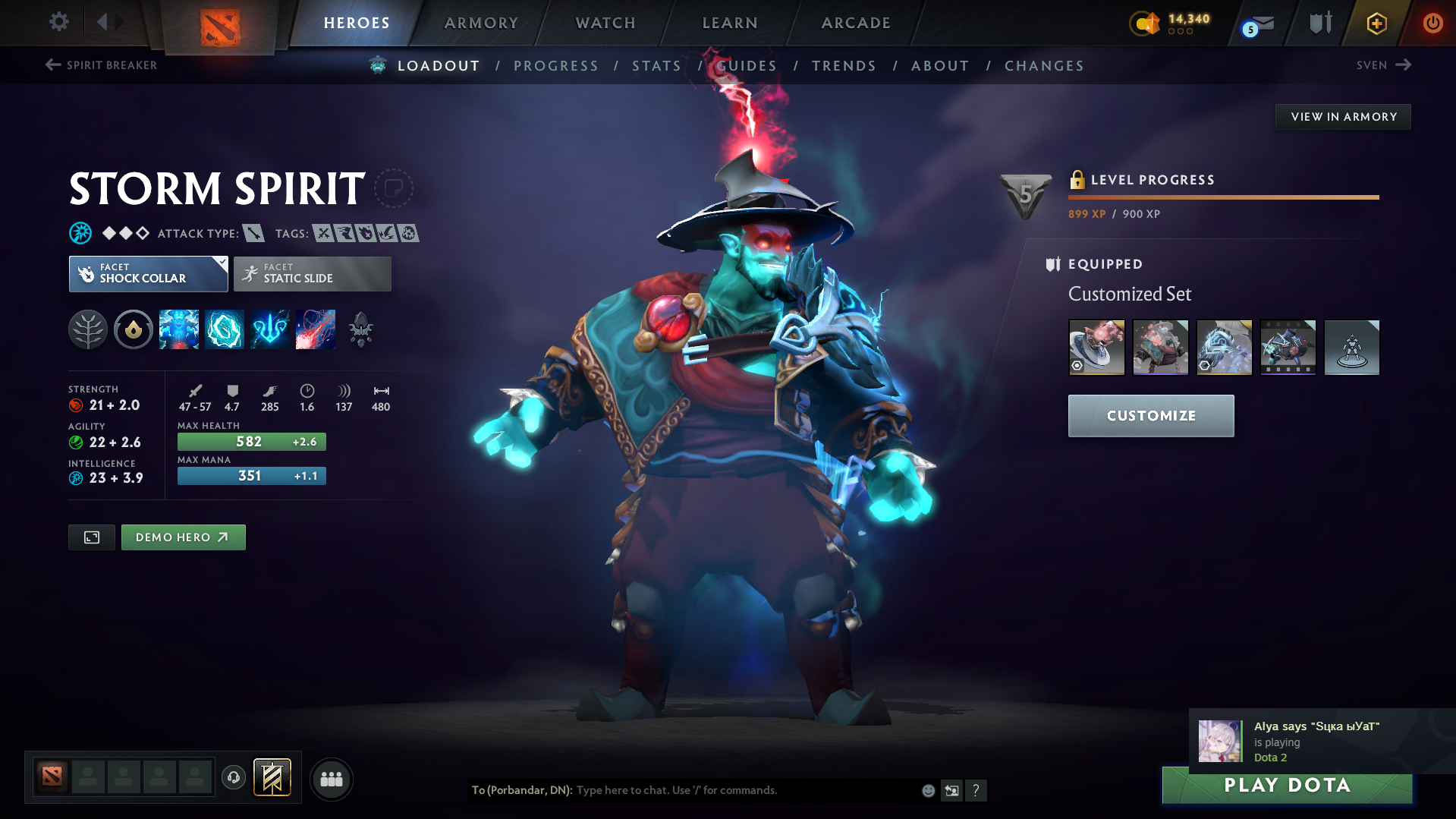The width and height of the screenshot is (1456, 819).
Task: Select the Ball Lightning ability icon
Action: [316, 329]
